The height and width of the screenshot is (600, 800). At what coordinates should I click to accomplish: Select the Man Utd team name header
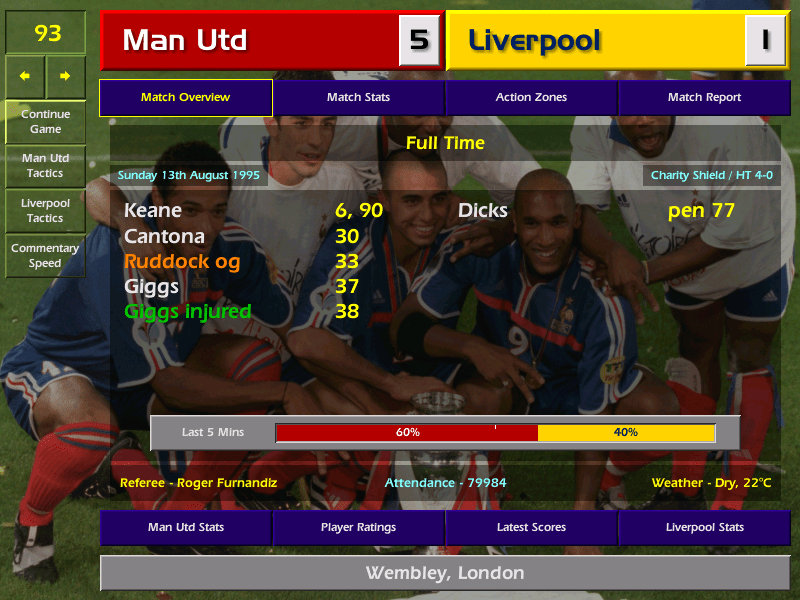pyautogui.click(x=250, y=41)
